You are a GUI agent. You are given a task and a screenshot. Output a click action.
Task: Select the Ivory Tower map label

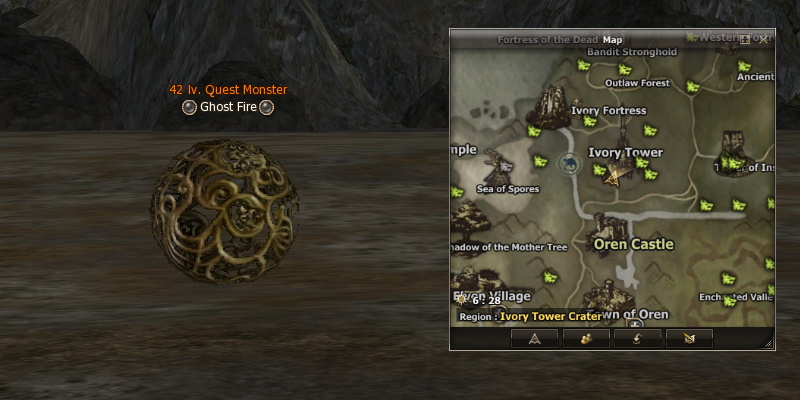[625, 153]
